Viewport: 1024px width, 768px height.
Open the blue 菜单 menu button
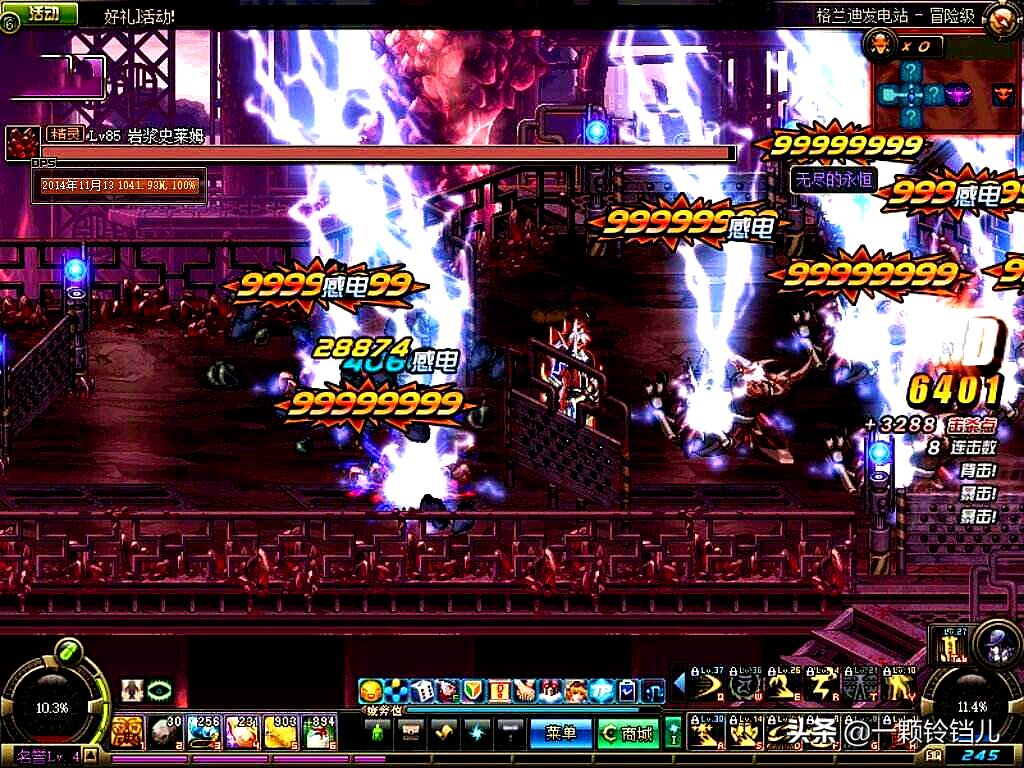tap(560, 733)
